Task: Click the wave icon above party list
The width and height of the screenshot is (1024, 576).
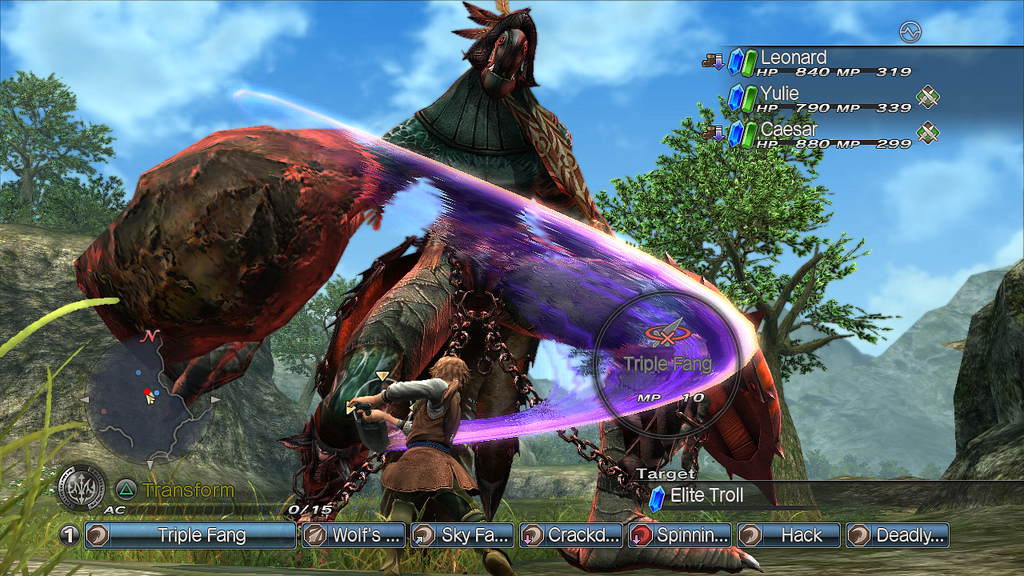Action: click(909, 32)
